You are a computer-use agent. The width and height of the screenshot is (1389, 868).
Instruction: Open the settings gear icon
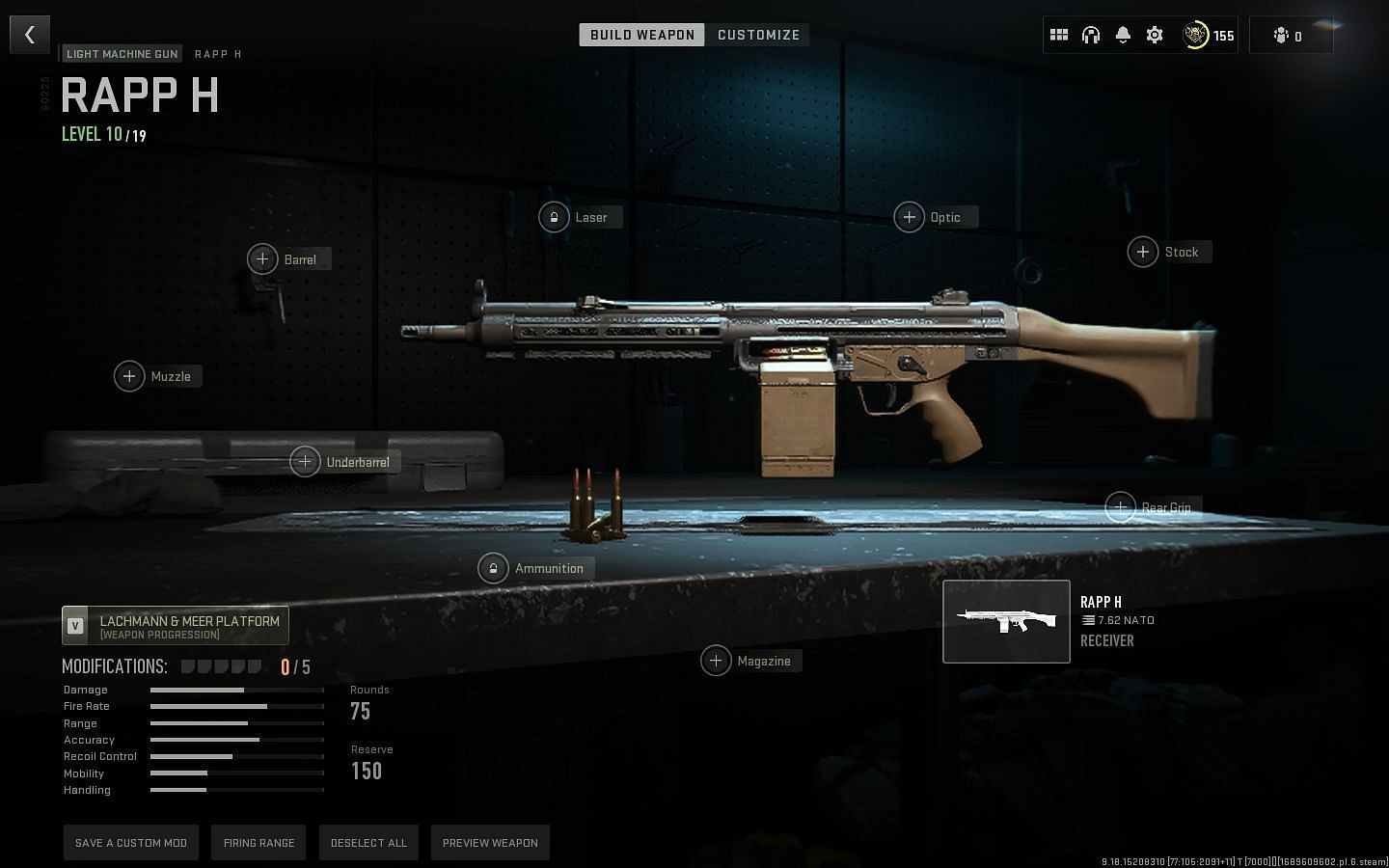(1155, 35)
